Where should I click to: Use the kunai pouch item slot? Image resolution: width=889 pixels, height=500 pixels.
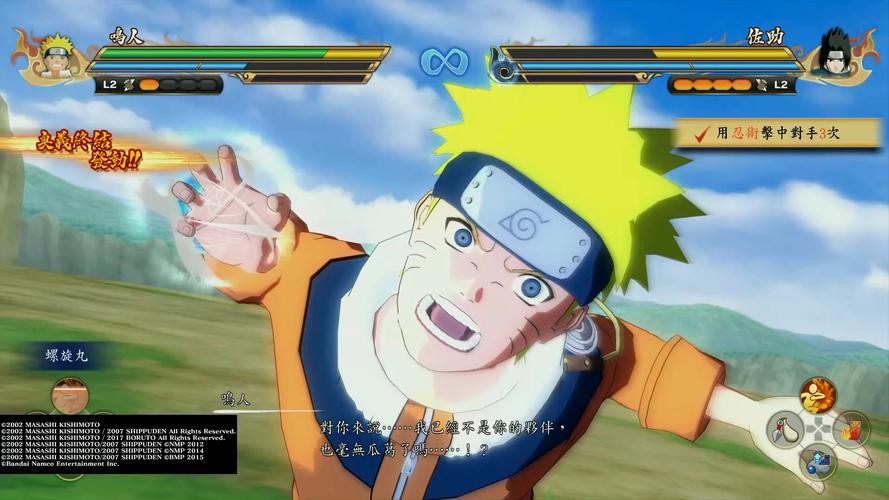(x=786, y=430)
